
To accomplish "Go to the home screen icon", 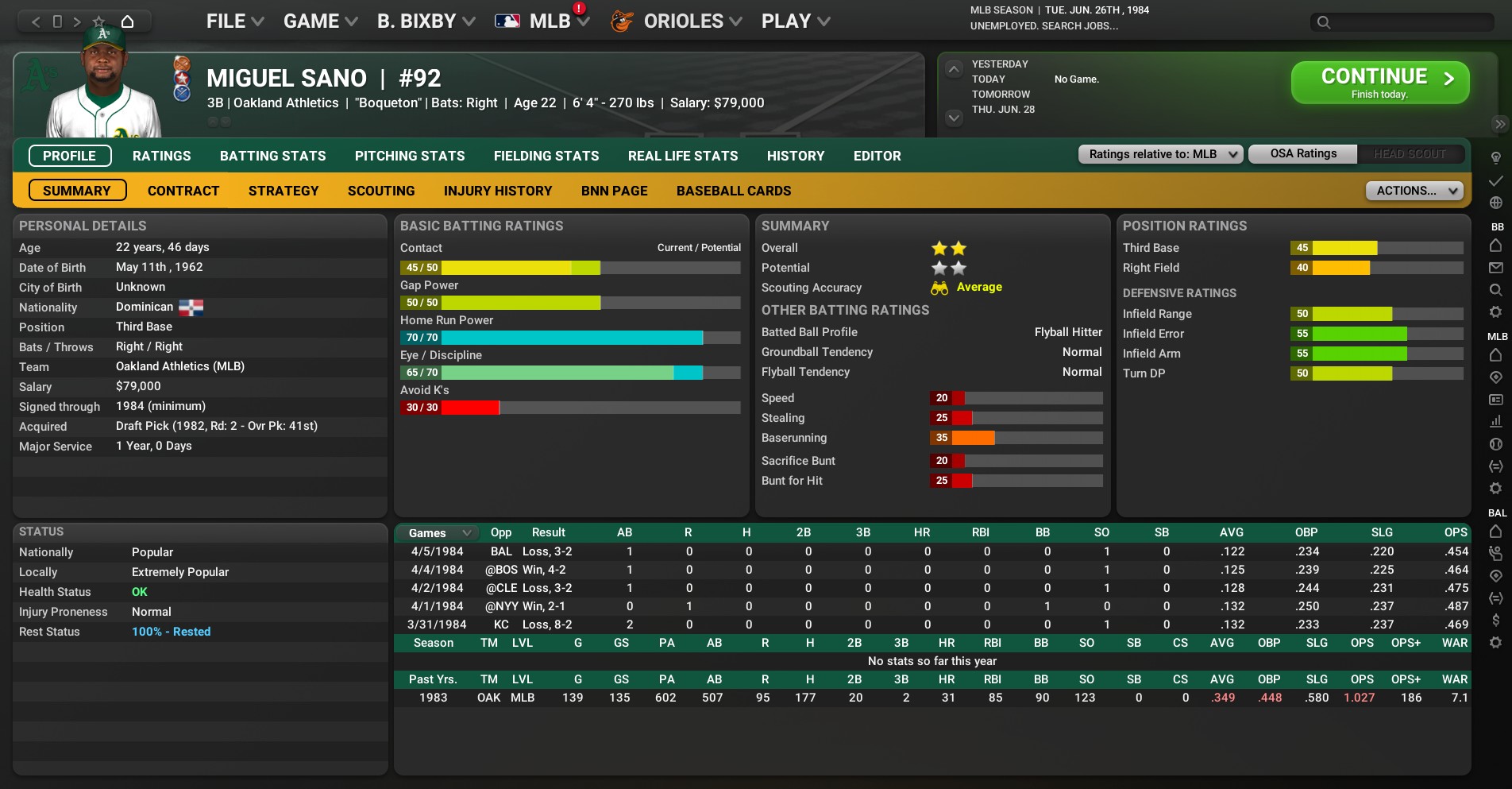I will click(x=127, y=21).
